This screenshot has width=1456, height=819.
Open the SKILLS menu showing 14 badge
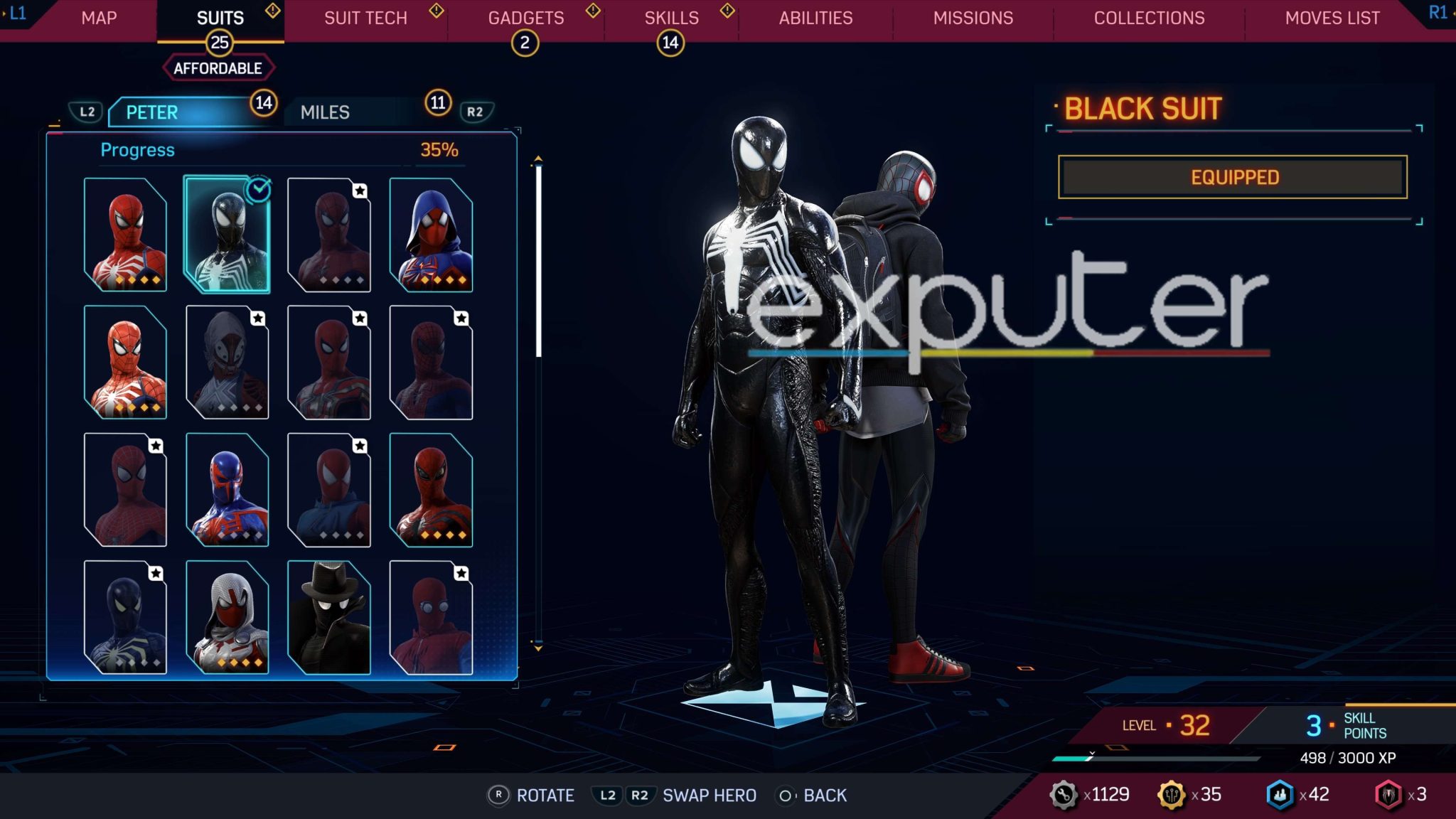(671, 18)
